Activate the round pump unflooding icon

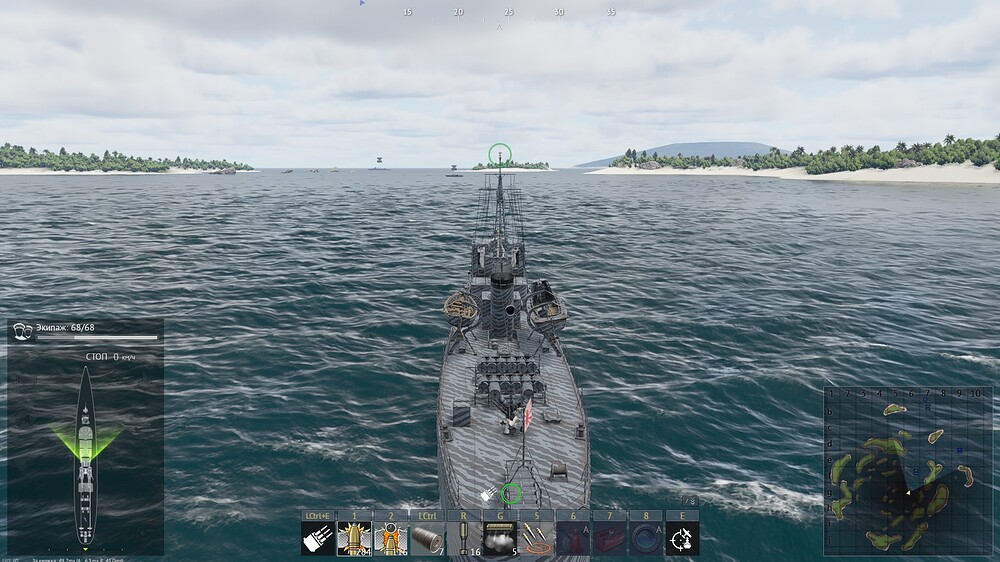[646, 539]
